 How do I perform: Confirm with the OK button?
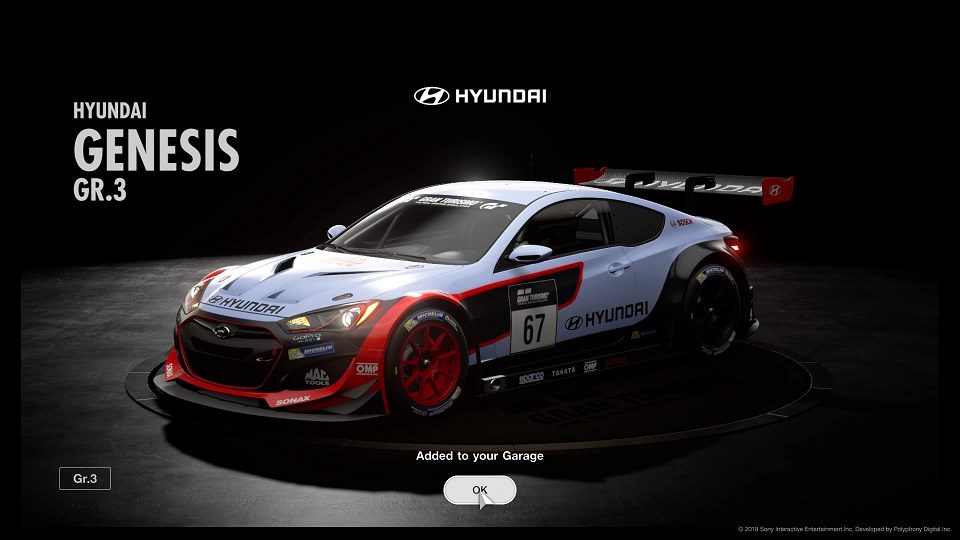pos(480,490)
